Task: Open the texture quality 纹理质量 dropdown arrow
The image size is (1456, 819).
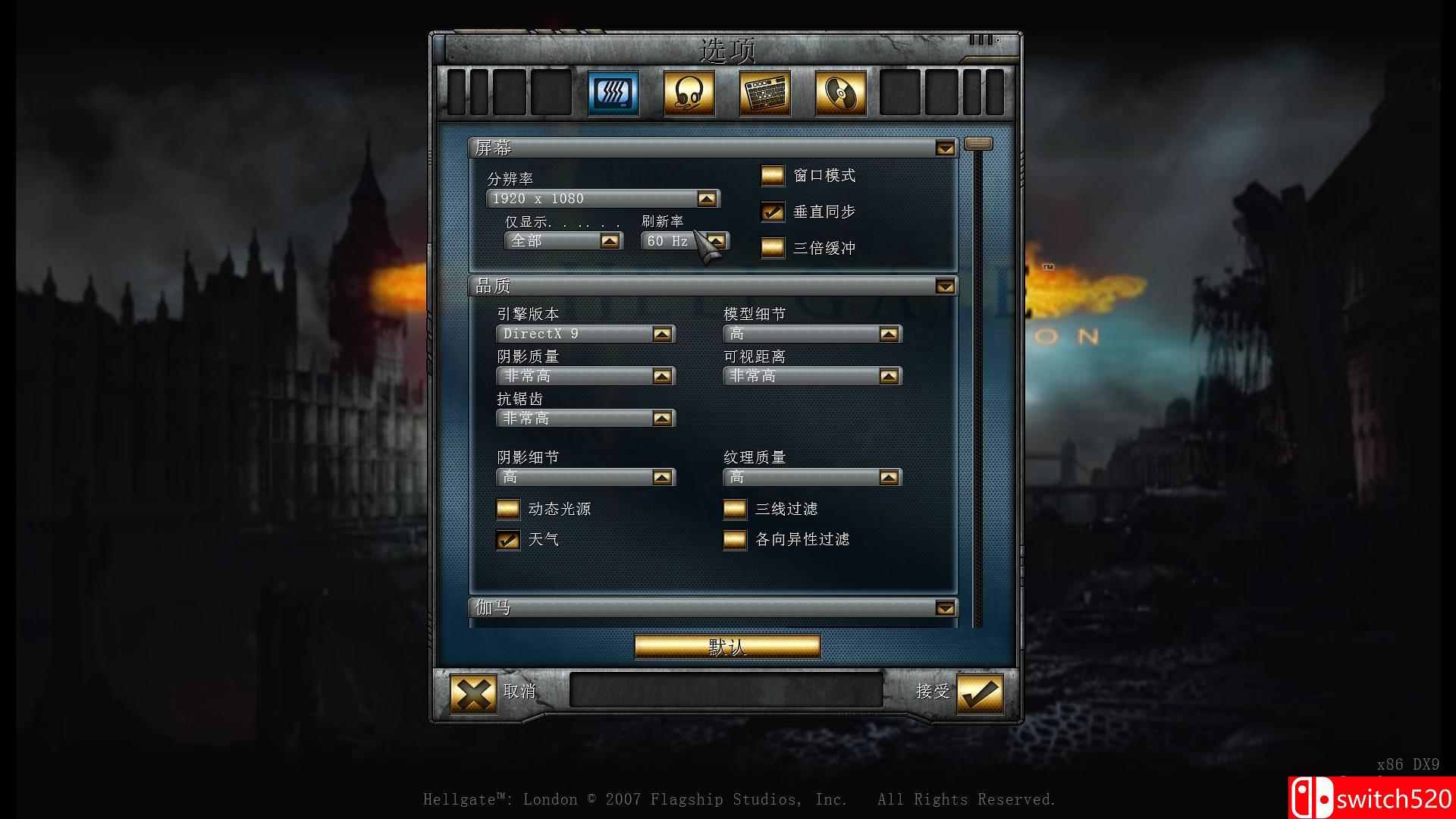Action: point(889,477)
